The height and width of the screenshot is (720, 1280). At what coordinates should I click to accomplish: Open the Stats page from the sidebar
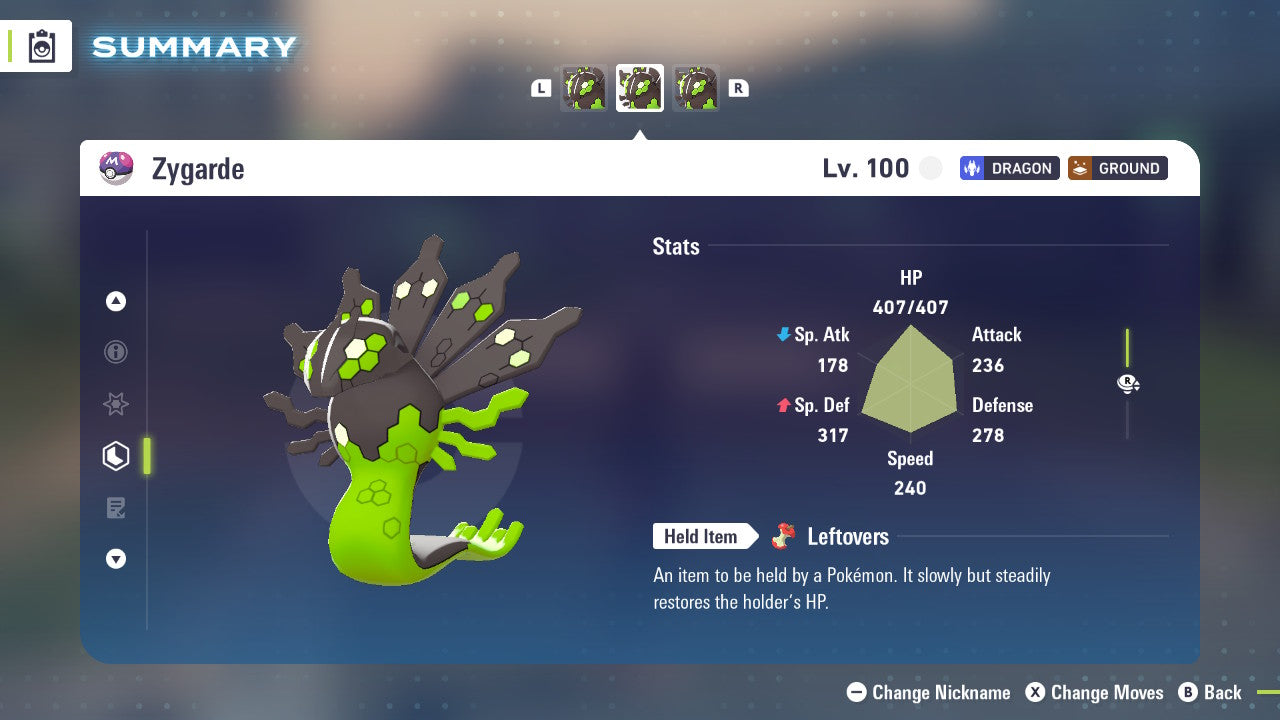(116, 456)
